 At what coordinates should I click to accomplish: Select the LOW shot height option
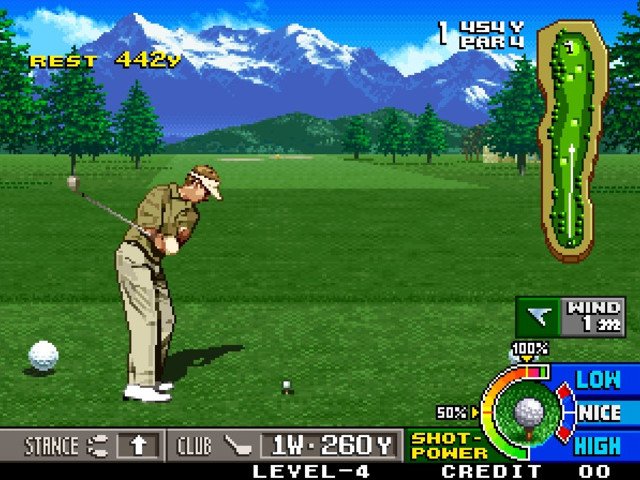pyautogui.click(x=598, y=379)
